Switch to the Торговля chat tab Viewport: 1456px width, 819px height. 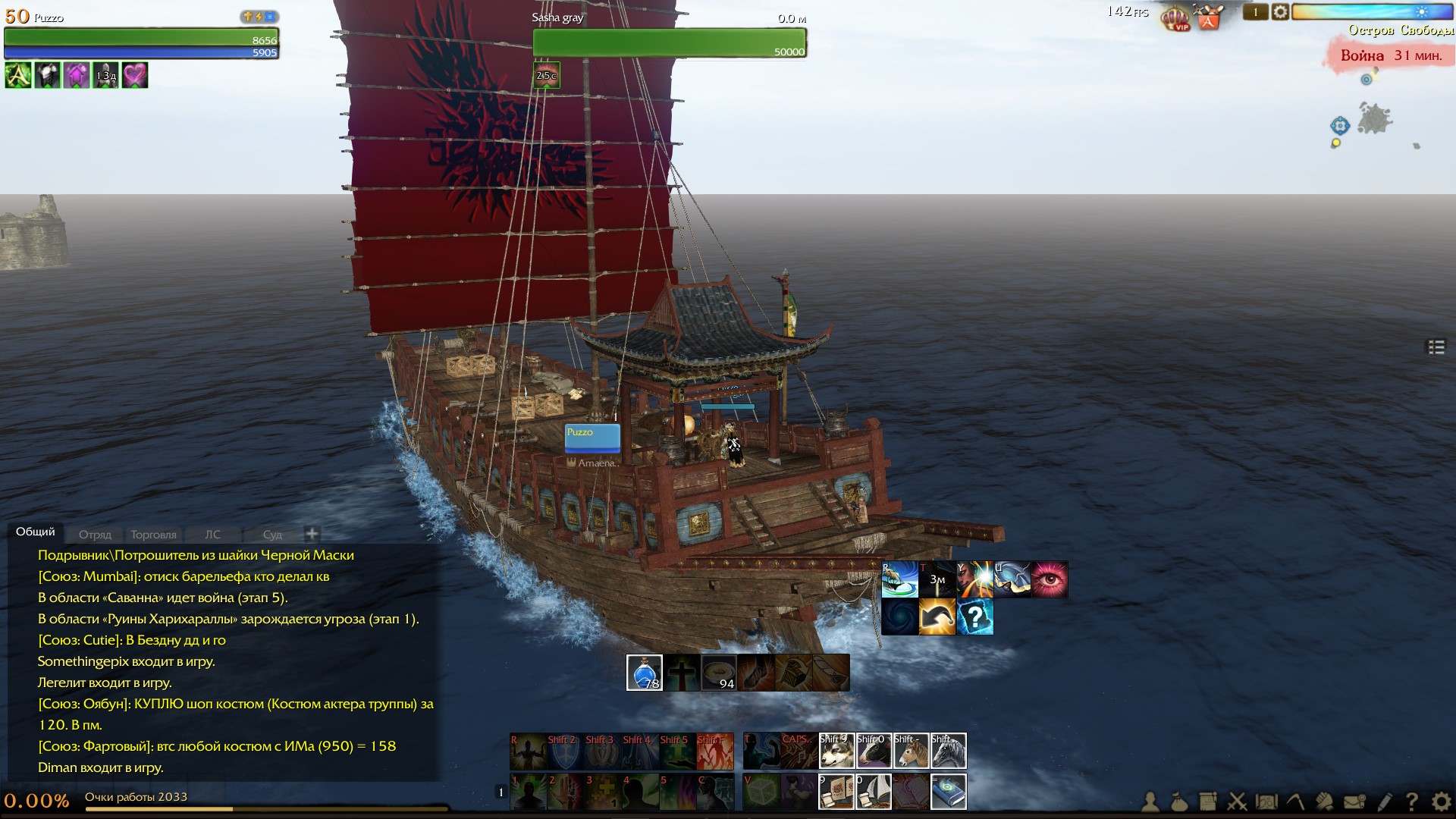click(x=153, y=535)
